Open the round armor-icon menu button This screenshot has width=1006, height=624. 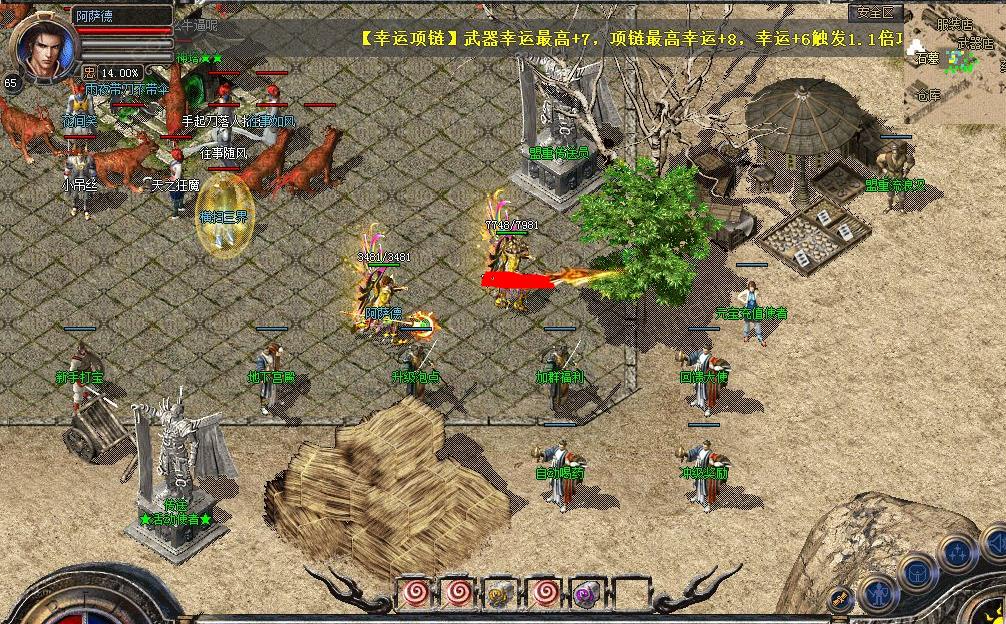(916, 574)
